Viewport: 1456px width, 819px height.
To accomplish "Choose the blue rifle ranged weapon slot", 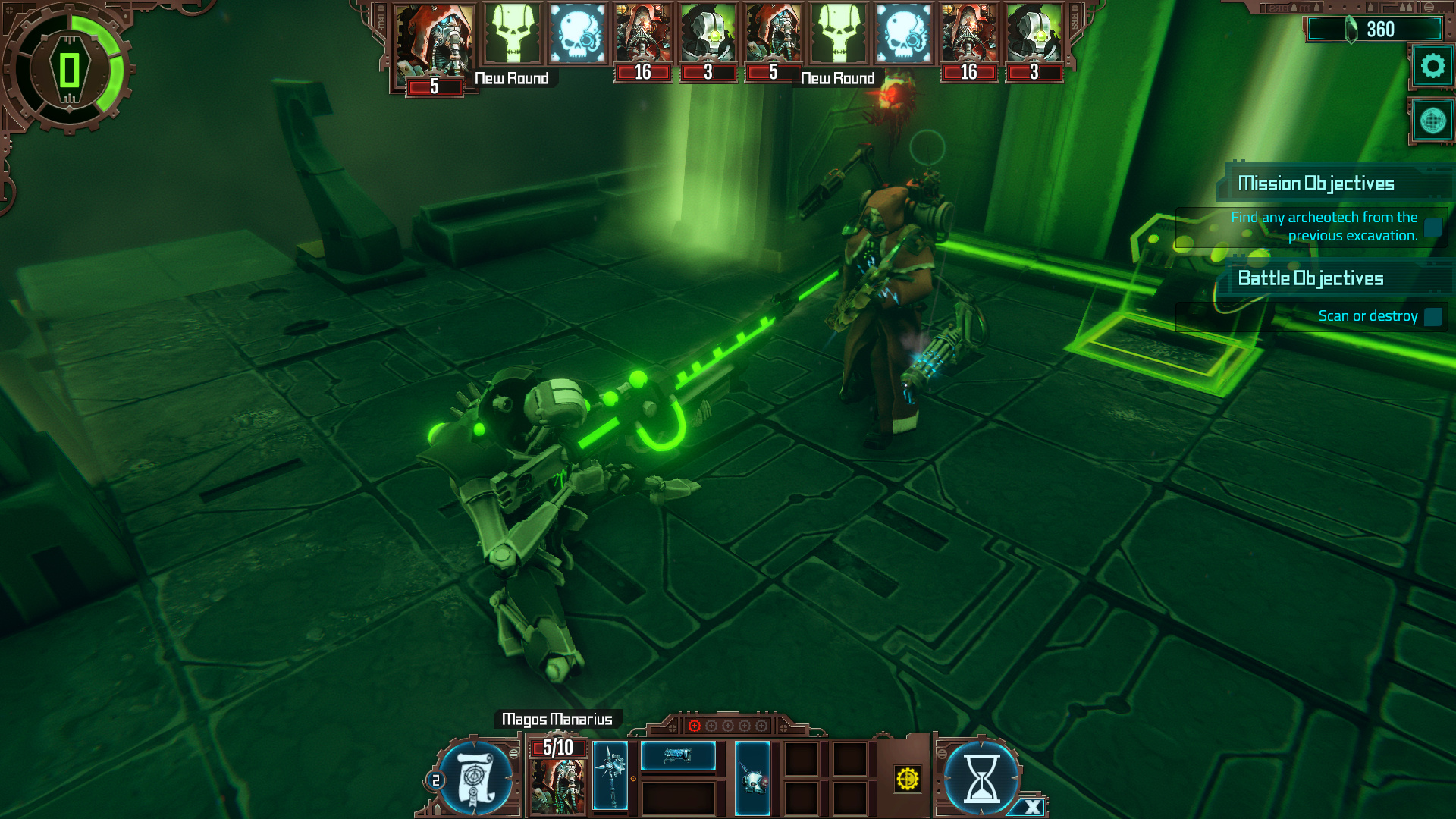I will point(678,755).
